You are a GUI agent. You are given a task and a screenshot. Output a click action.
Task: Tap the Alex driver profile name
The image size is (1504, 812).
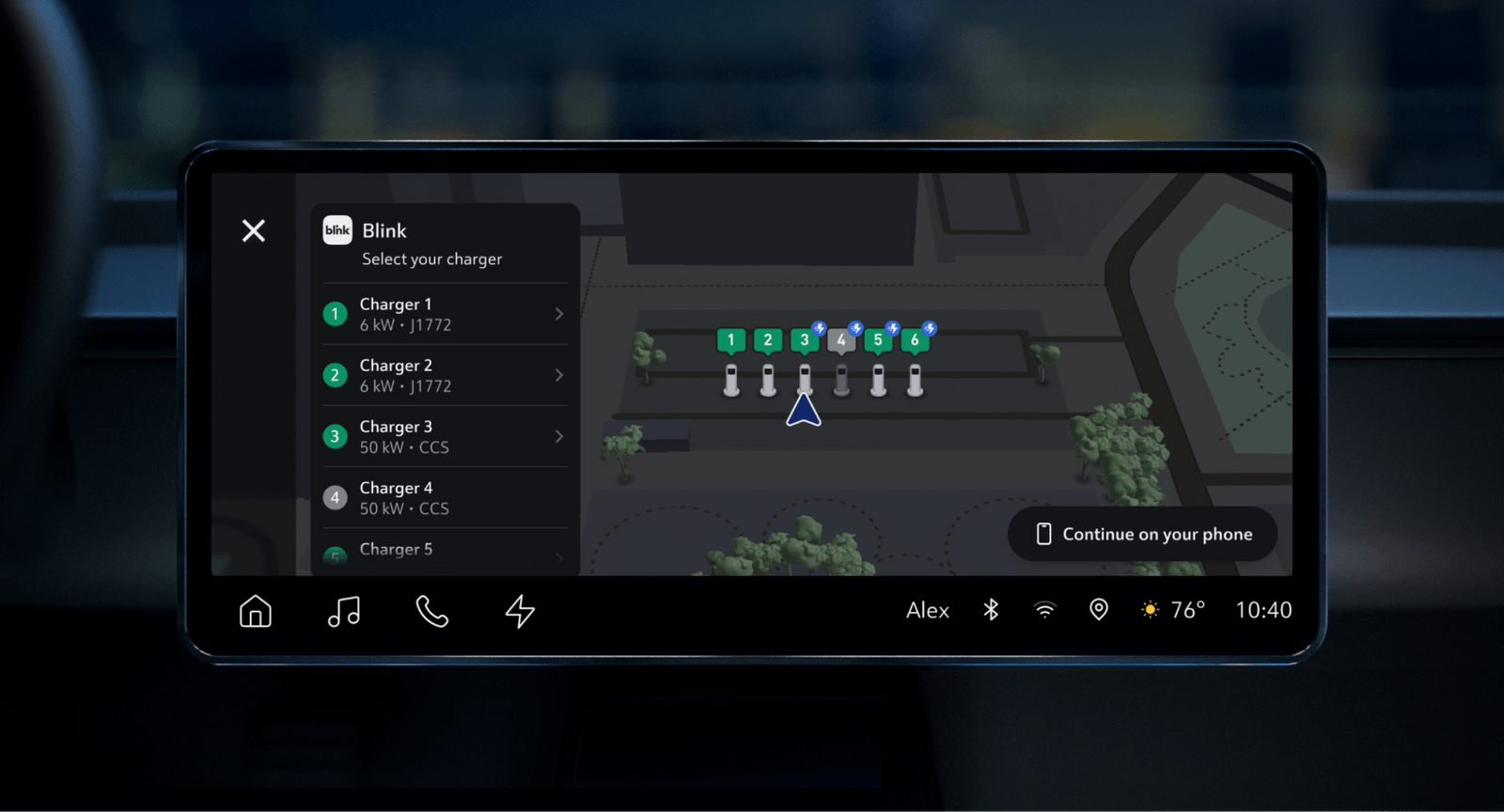pos(927,610)
